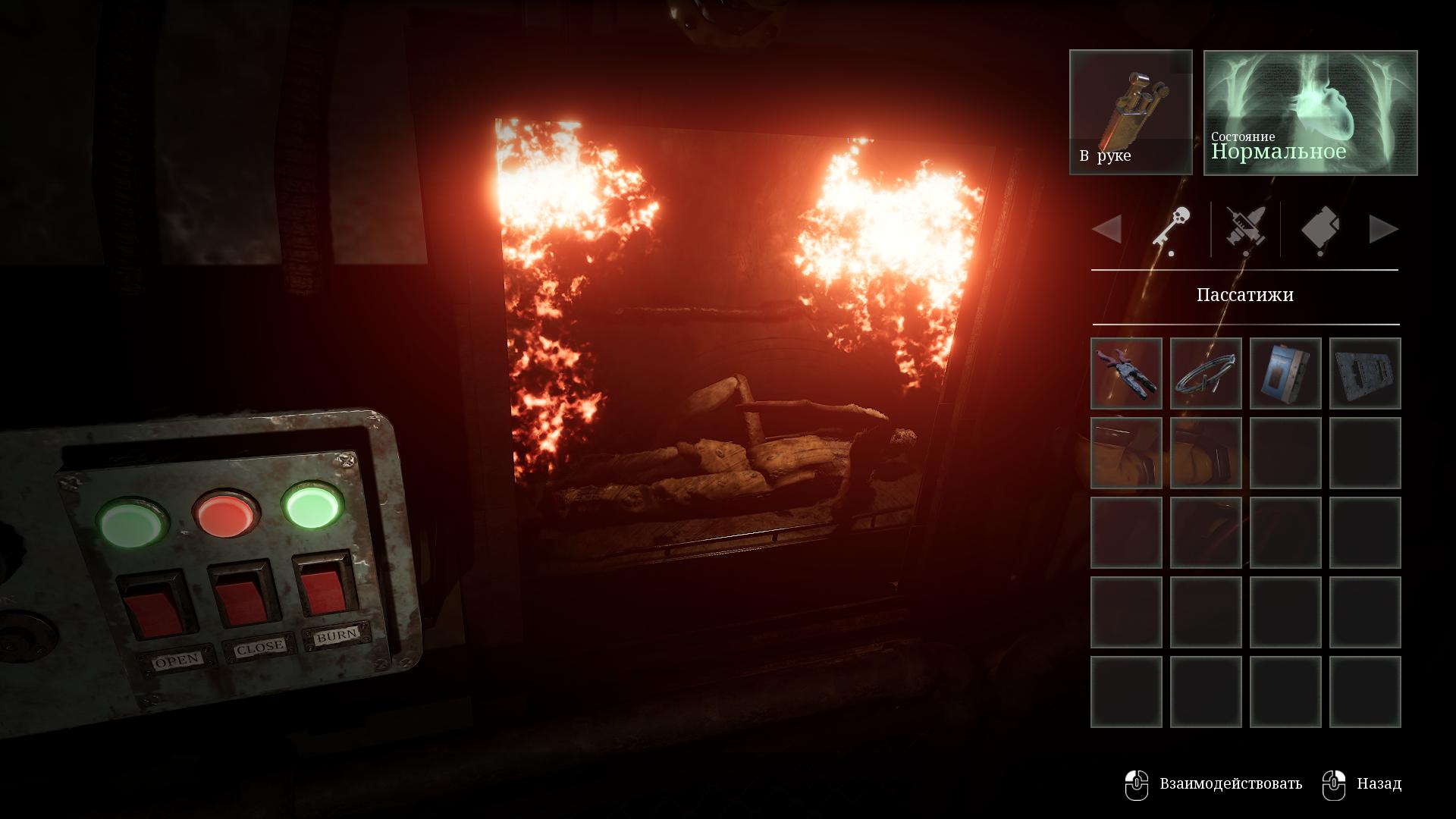Select the coiled wire inventory slot
Viewport: 1456px width, 819px height.
click(x=1206, y=374)
